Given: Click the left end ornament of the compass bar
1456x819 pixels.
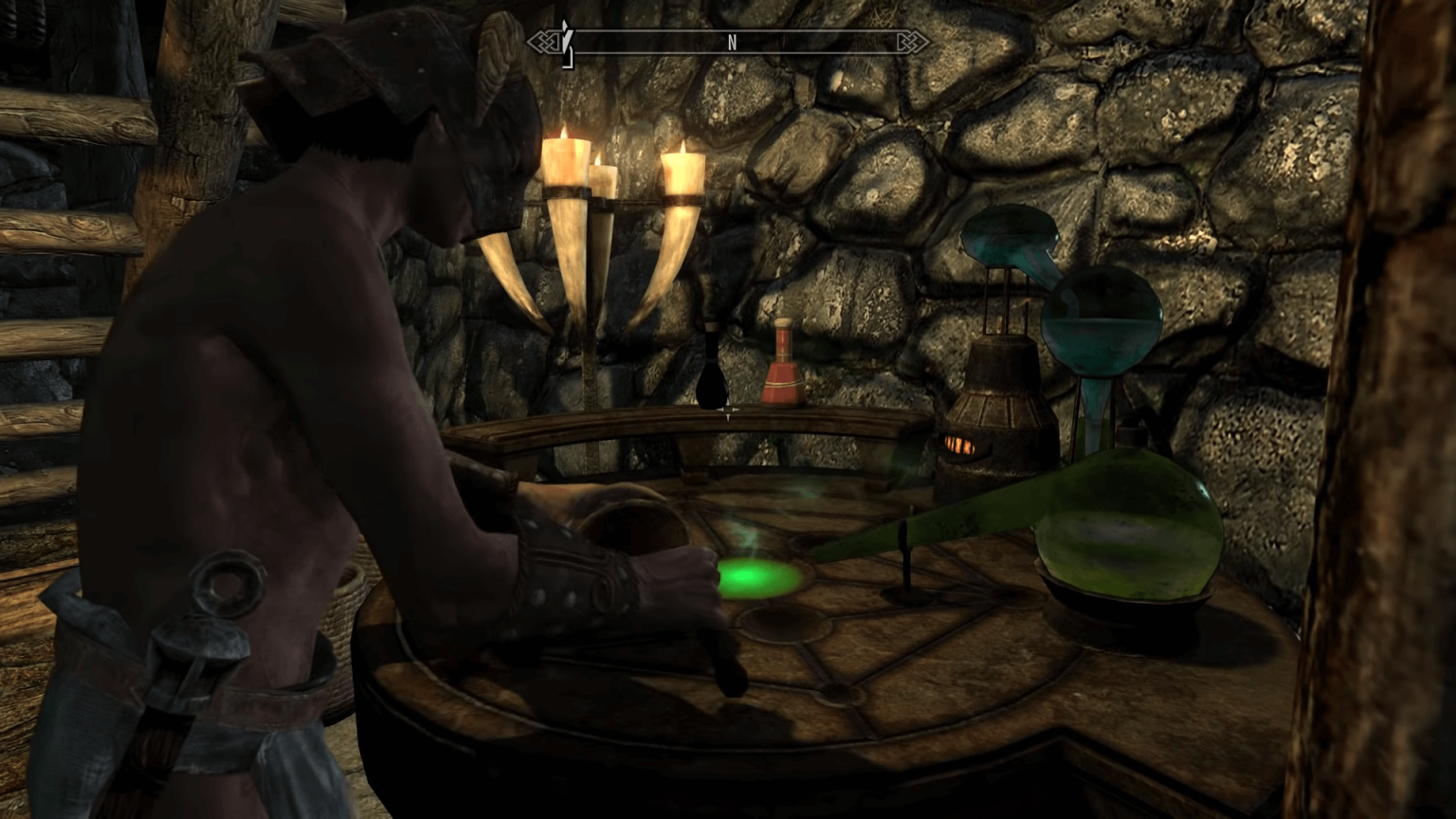Looking at the screenshot, I should pos(543,43).
